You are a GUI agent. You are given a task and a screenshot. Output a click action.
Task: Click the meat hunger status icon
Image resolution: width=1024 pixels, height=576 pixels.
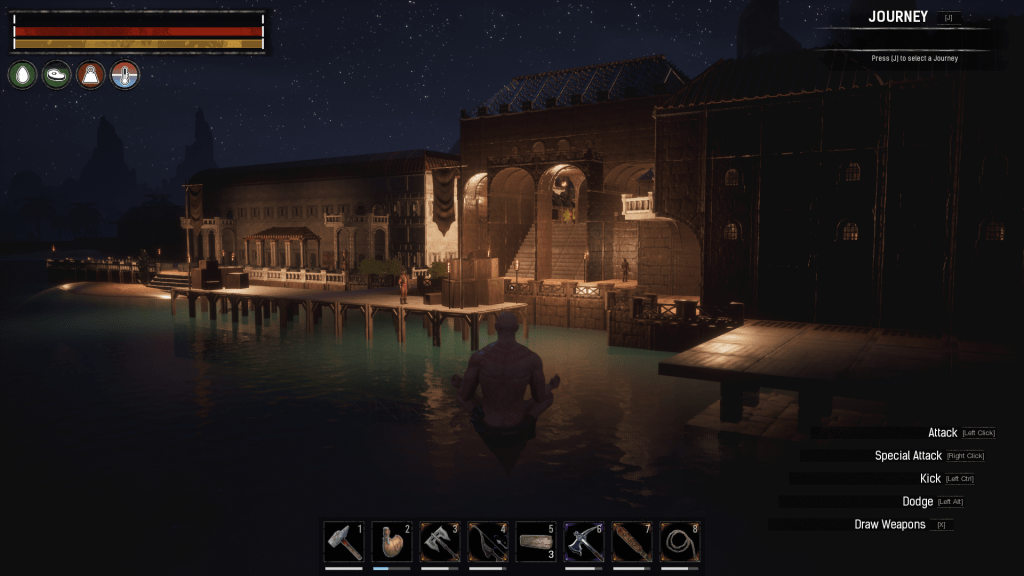[57, 74]
